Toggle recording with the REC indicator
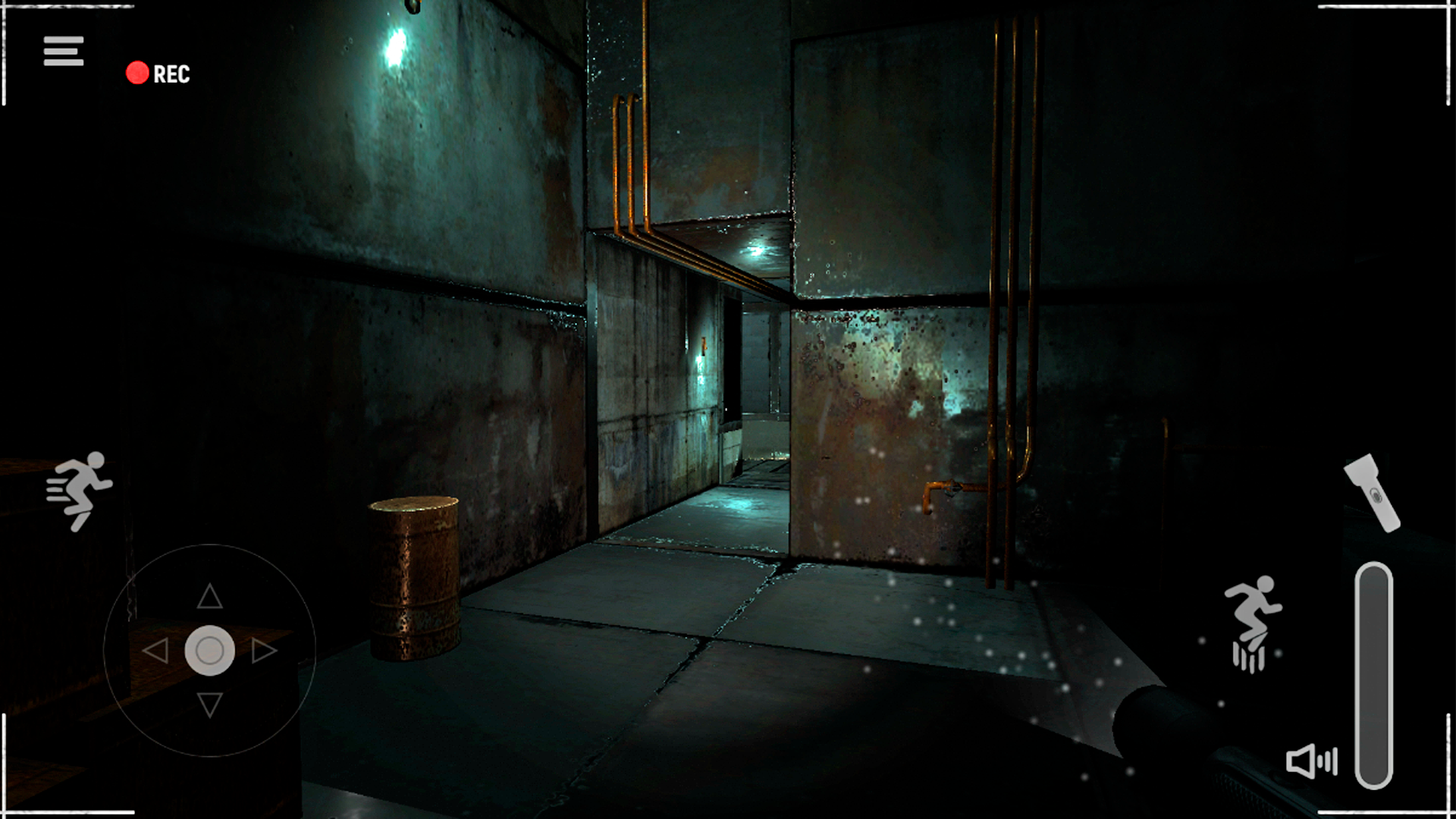Screen dimensions: 1456x819 159,74
